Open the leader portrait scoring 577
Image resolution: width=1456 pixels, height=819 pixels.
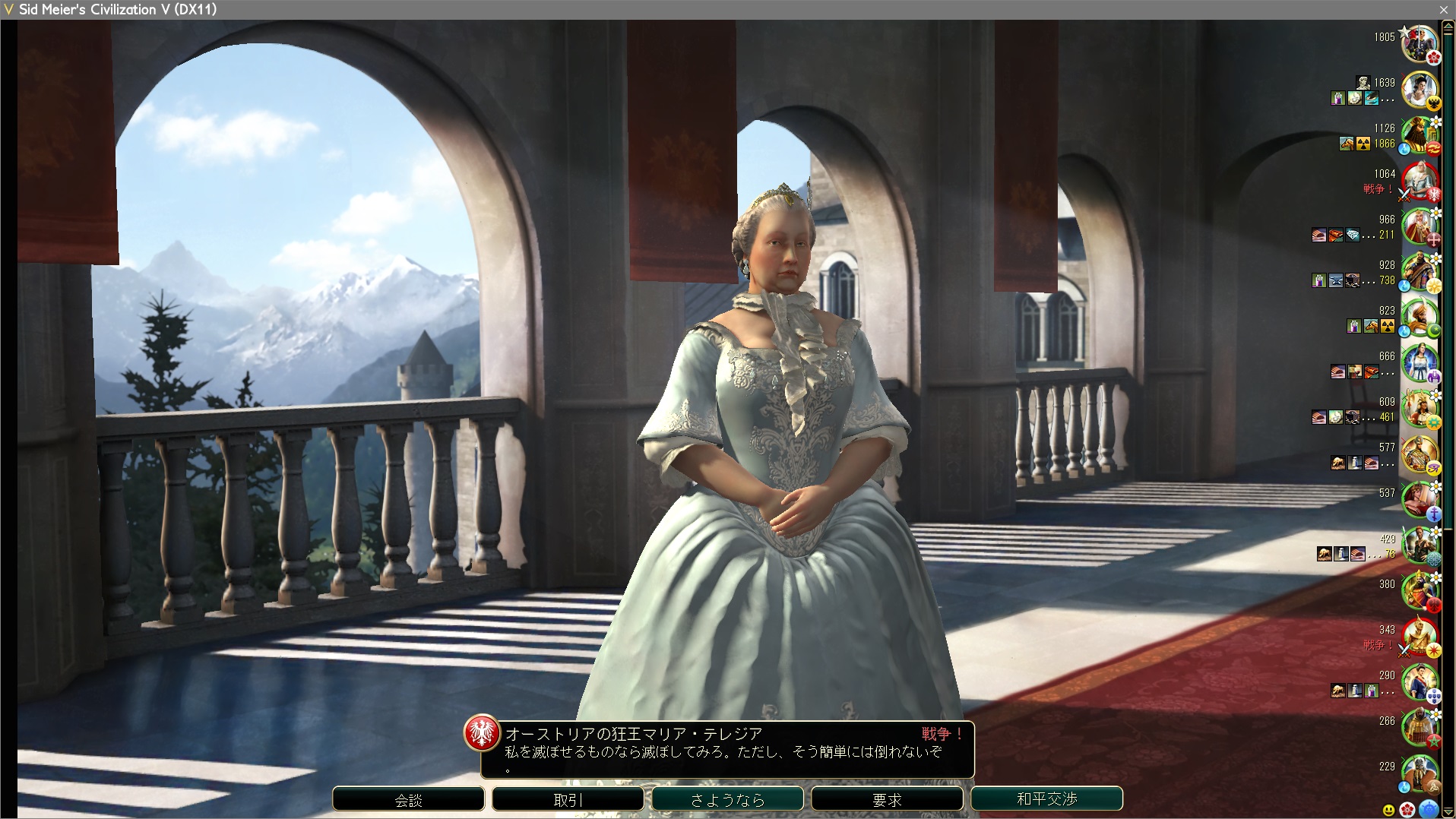tap(1420, 454)
